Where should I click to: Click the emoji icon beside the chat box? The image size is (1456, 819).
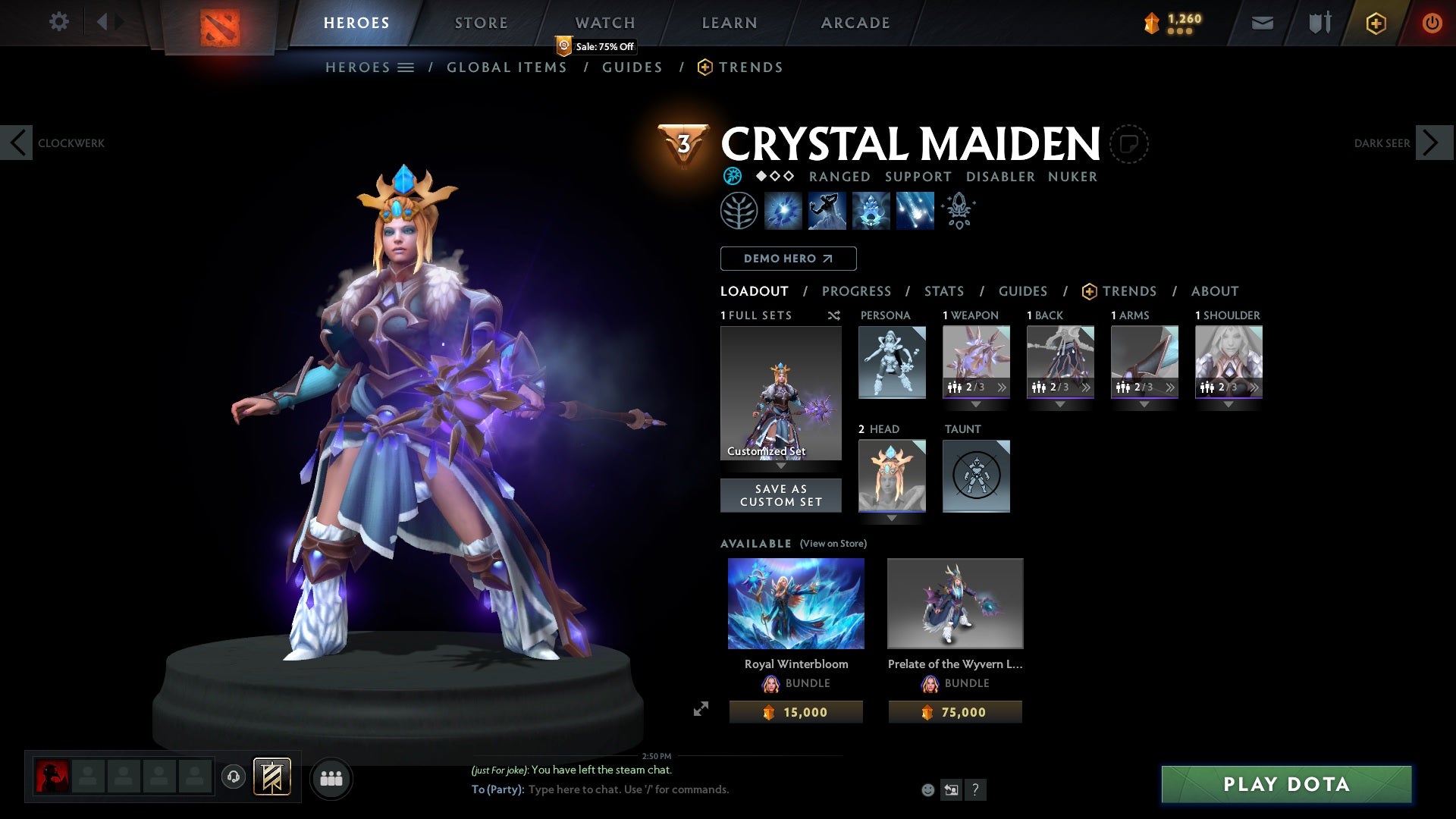(x=927, y=790)
